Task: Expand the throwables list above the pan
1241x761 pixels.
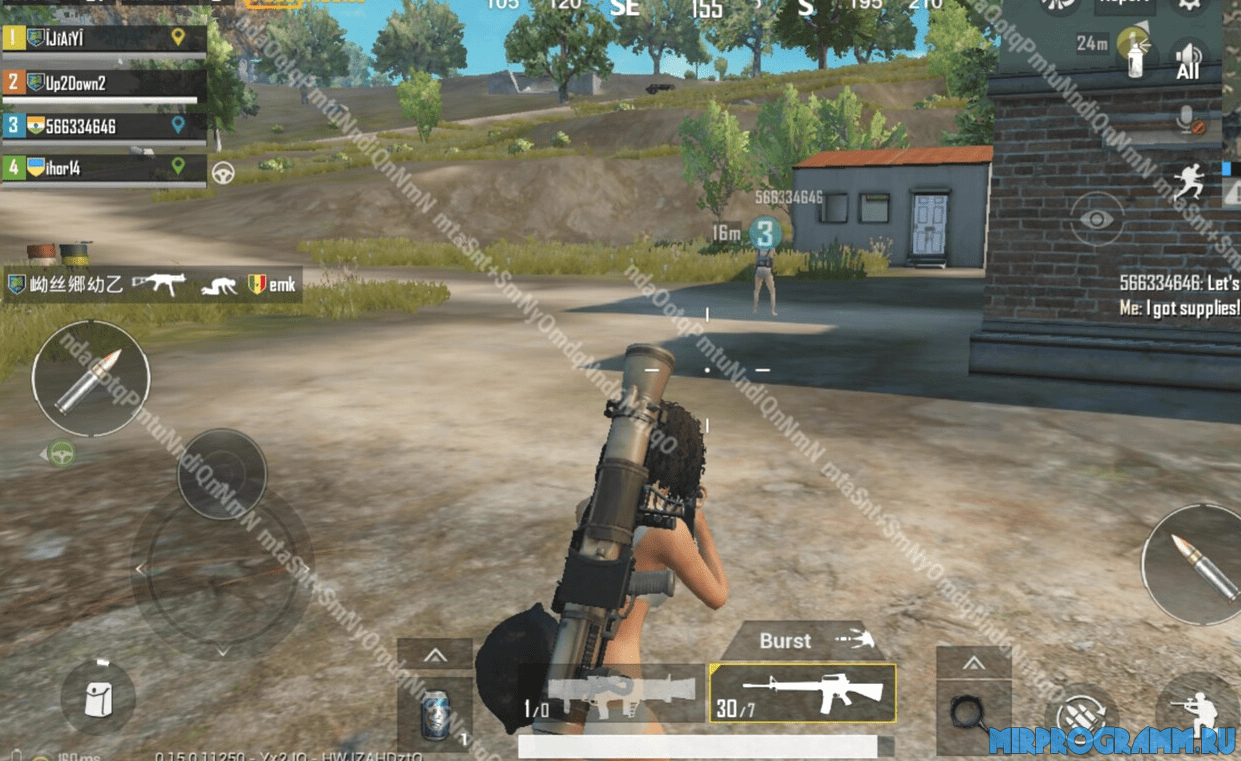Action: click(x=973, y=663)
